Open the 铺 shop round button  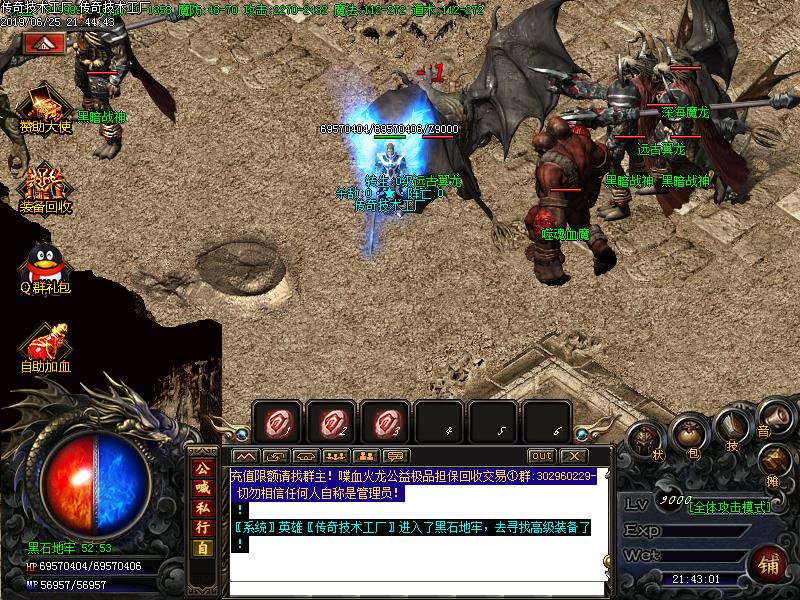769,562
